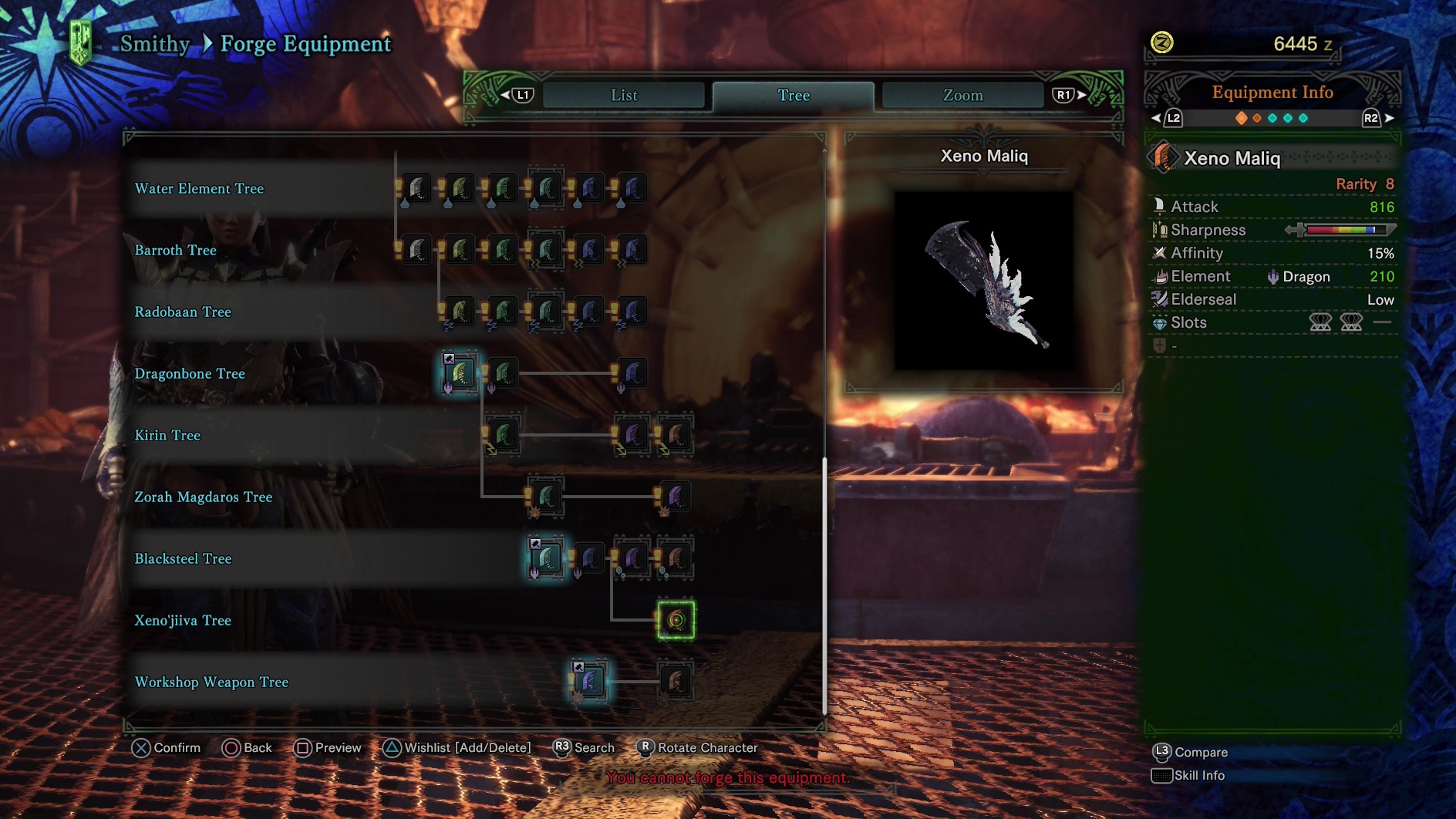The width and height of the screenshot is (1456, 819).
Task: Click the Attack stat icon in Equipment Info
Action: point(1159,206)
